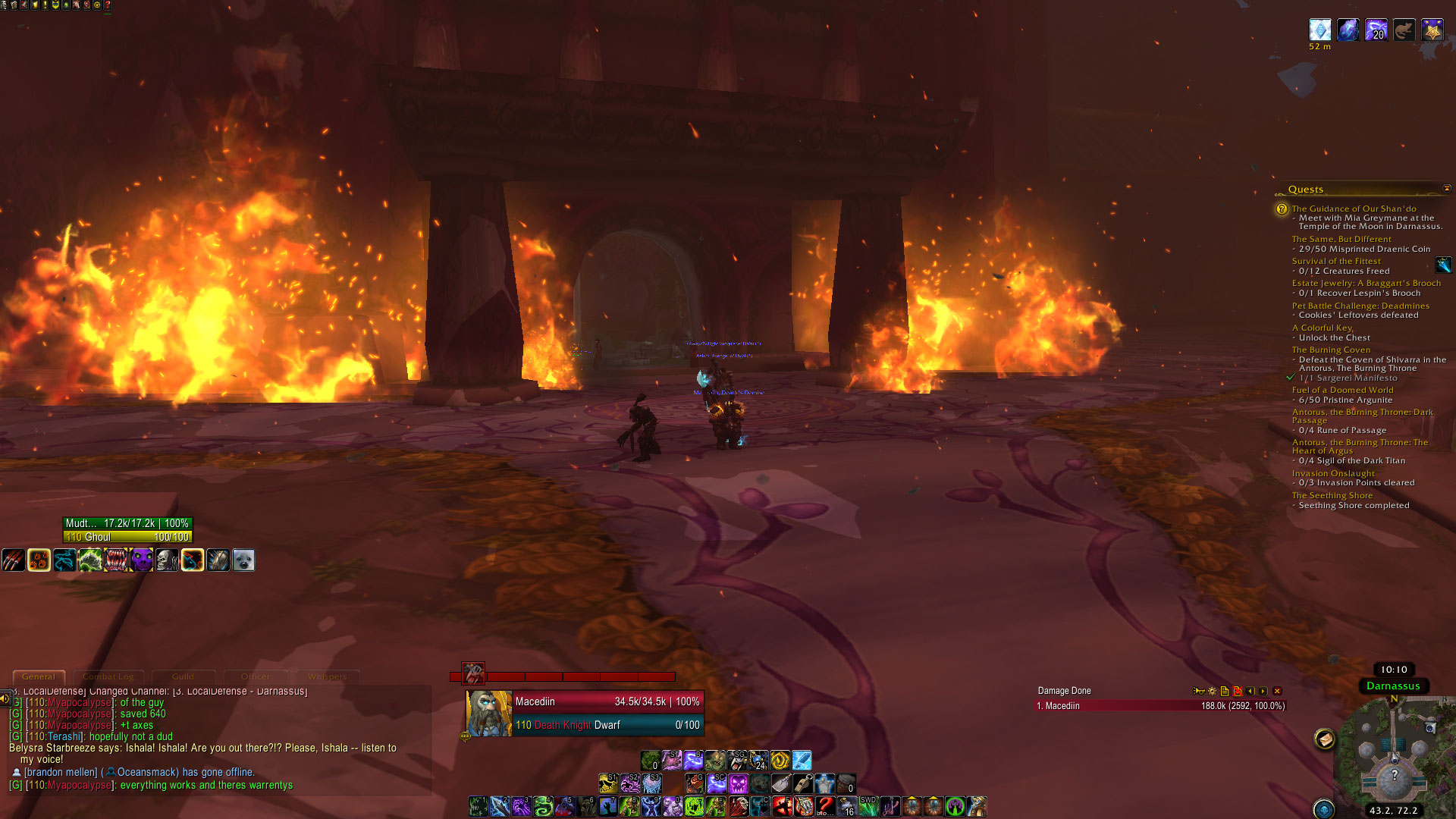This screenshot has height=819, width=1456.
Task: Go to next damage meter mode arrow
Action: pos(1263,691)
